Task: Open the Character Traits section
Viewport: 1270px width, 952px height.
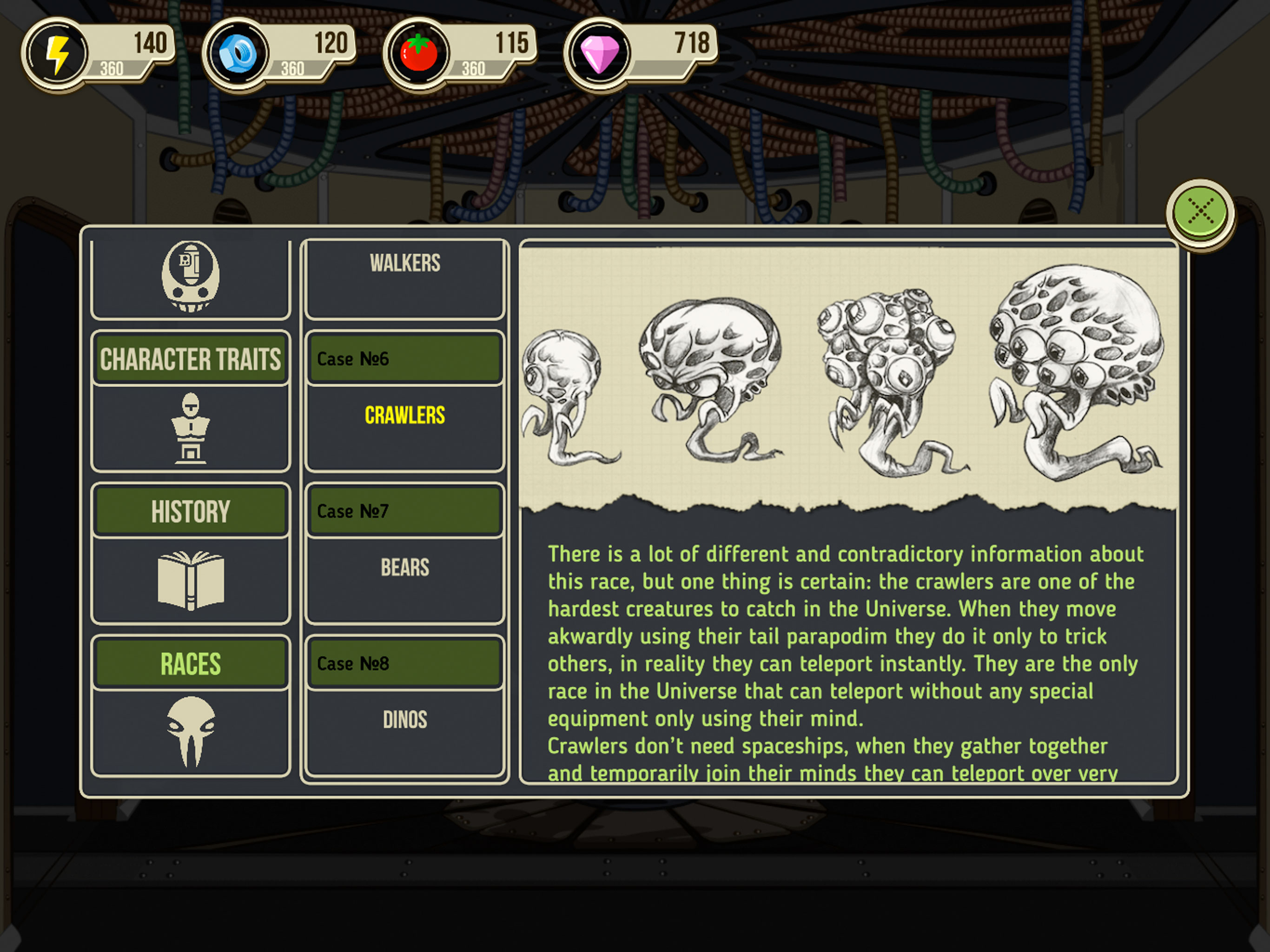Action: (190, 359)
